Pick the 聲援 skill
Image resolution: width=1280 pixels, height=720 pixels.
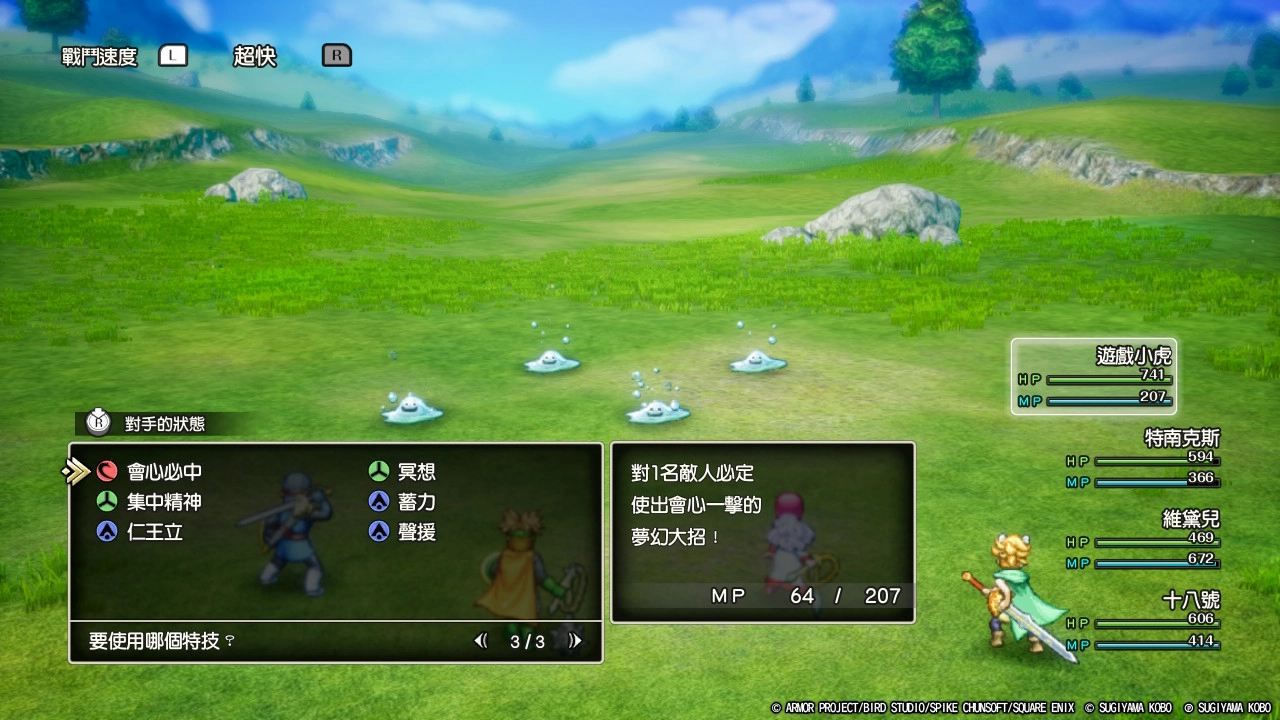[415, 532]
